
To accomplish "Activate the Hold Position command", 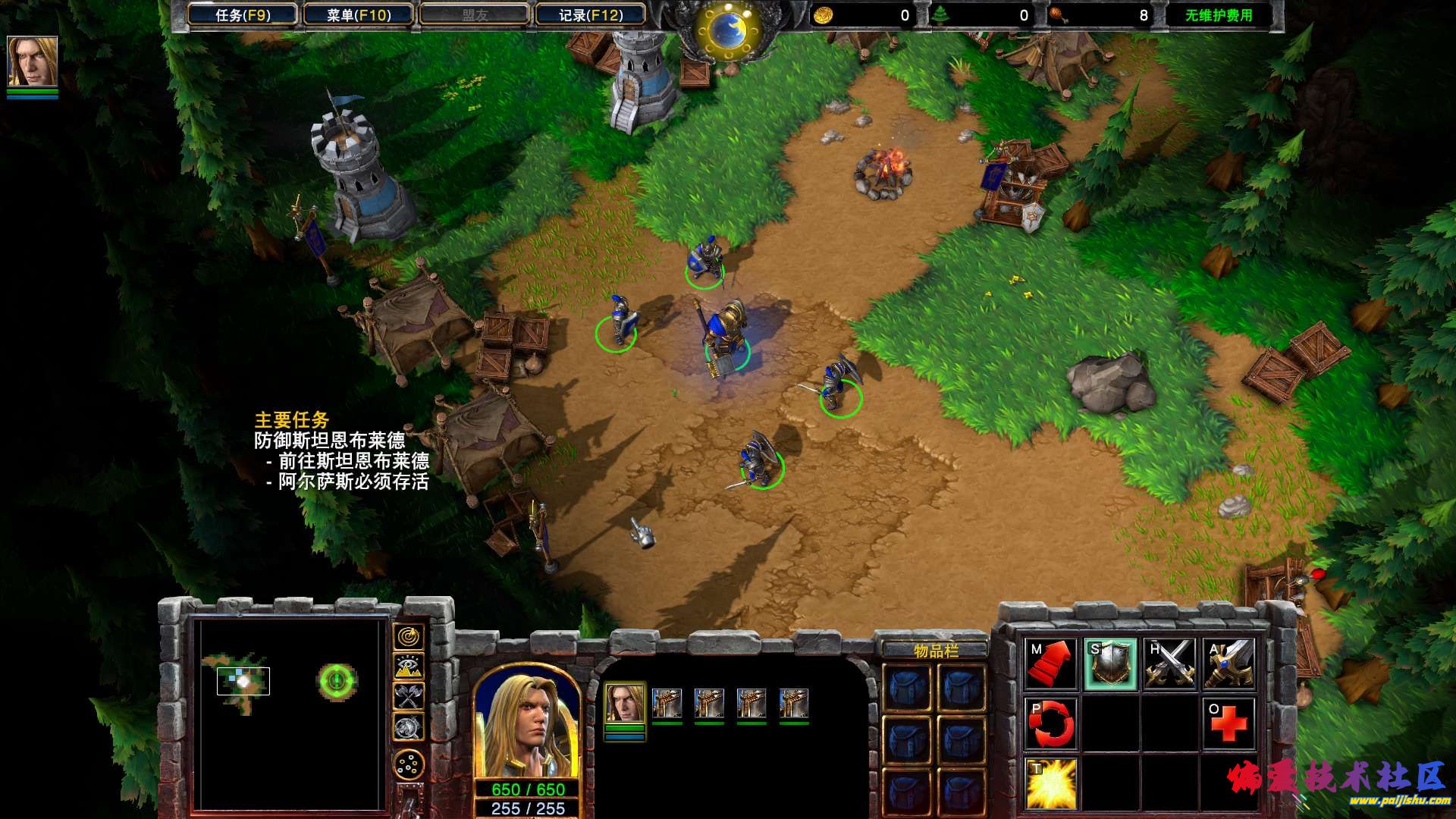I will pos(1170,664).
